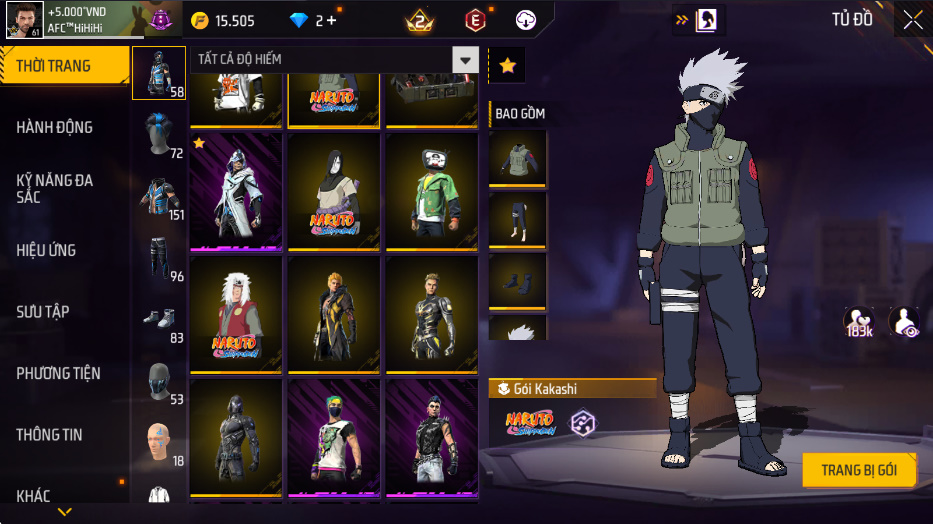Pick the white hooded starred outfit
This screenshot has width=933, height=524.
236,190
